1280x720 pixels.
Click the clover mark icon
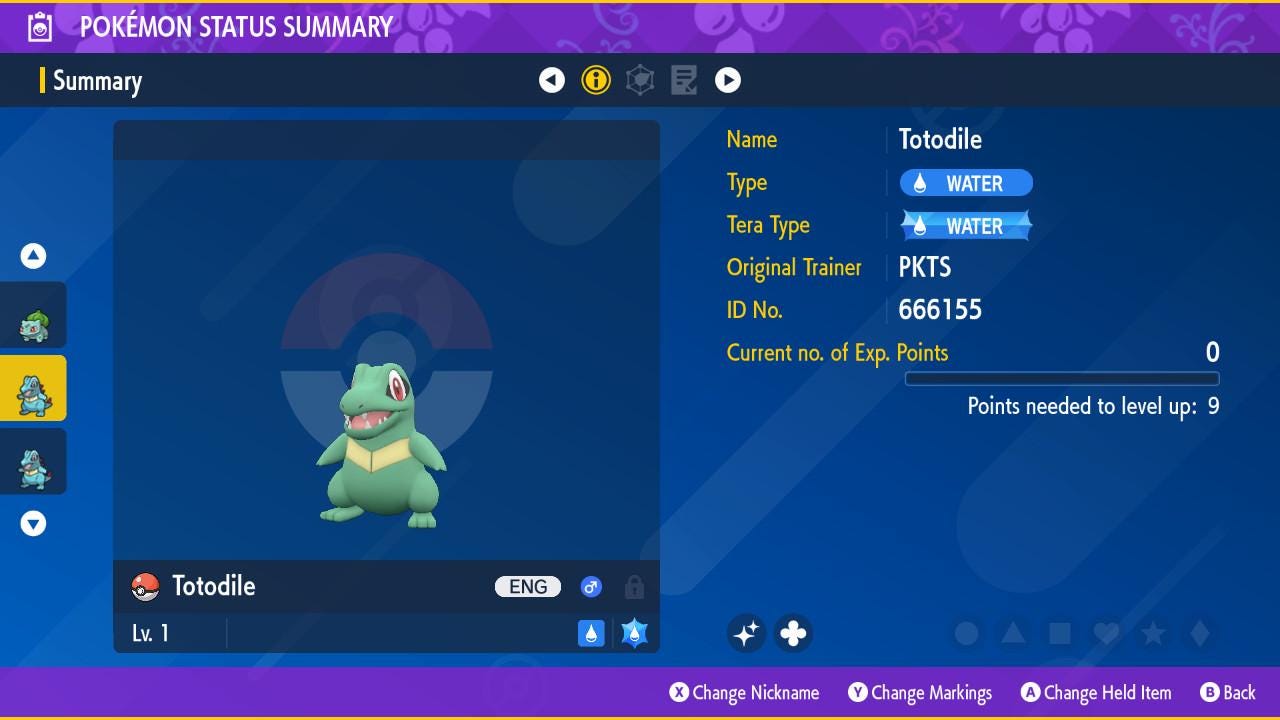793,633
